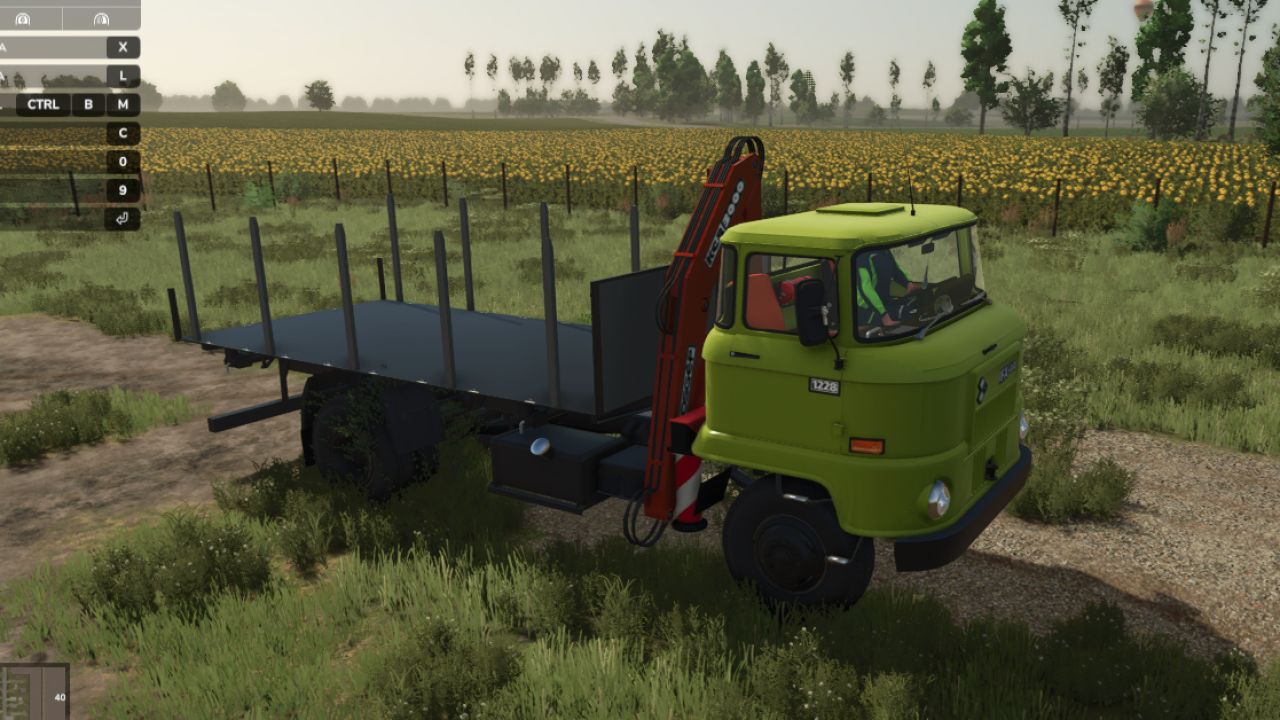This screenshot has width=1280, height=720.
Task: Click the second helmet icon in the help bar
Action: click(100, 19)
